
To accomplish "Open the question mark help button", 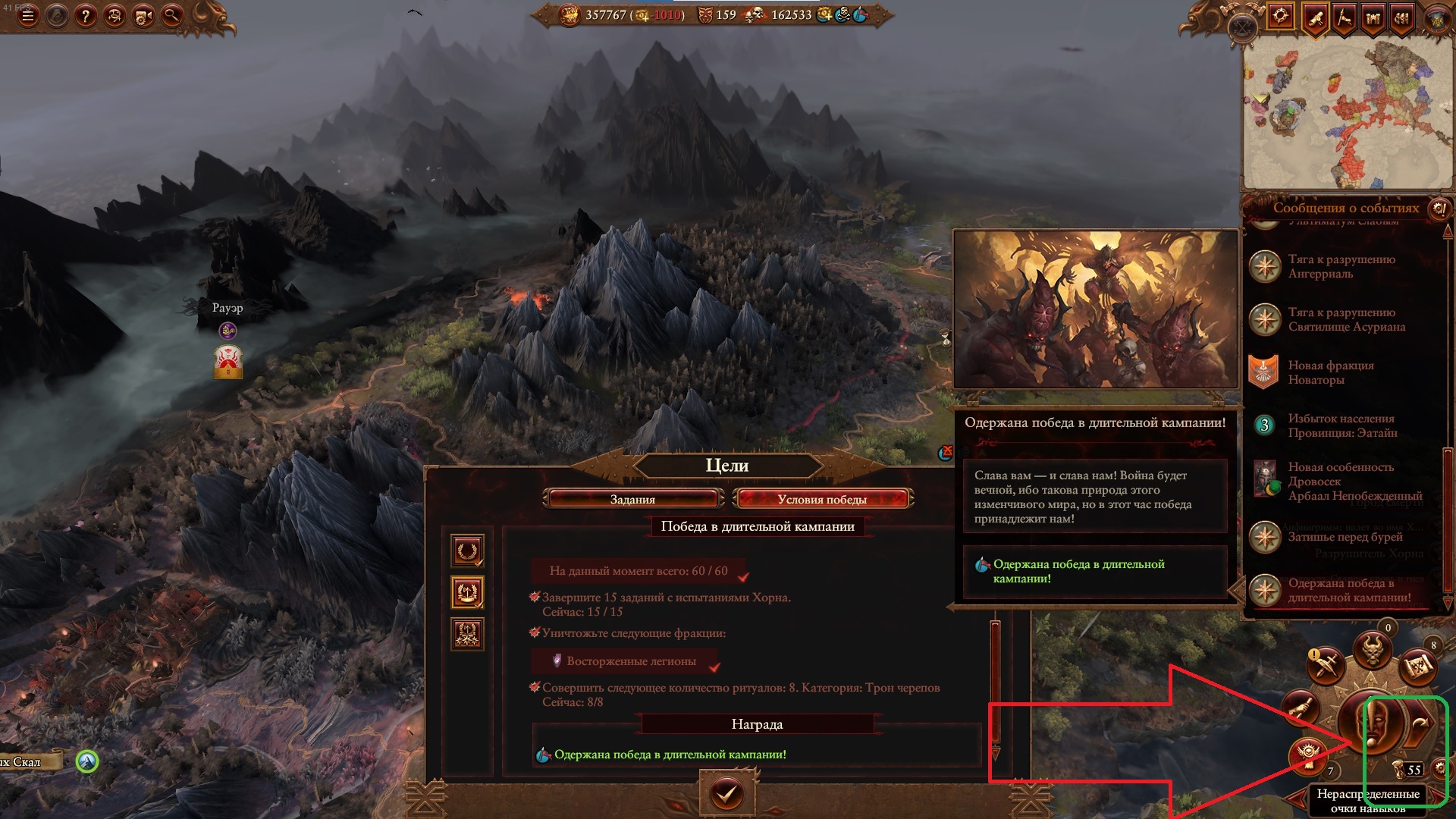I will click(x=85, y=15).
